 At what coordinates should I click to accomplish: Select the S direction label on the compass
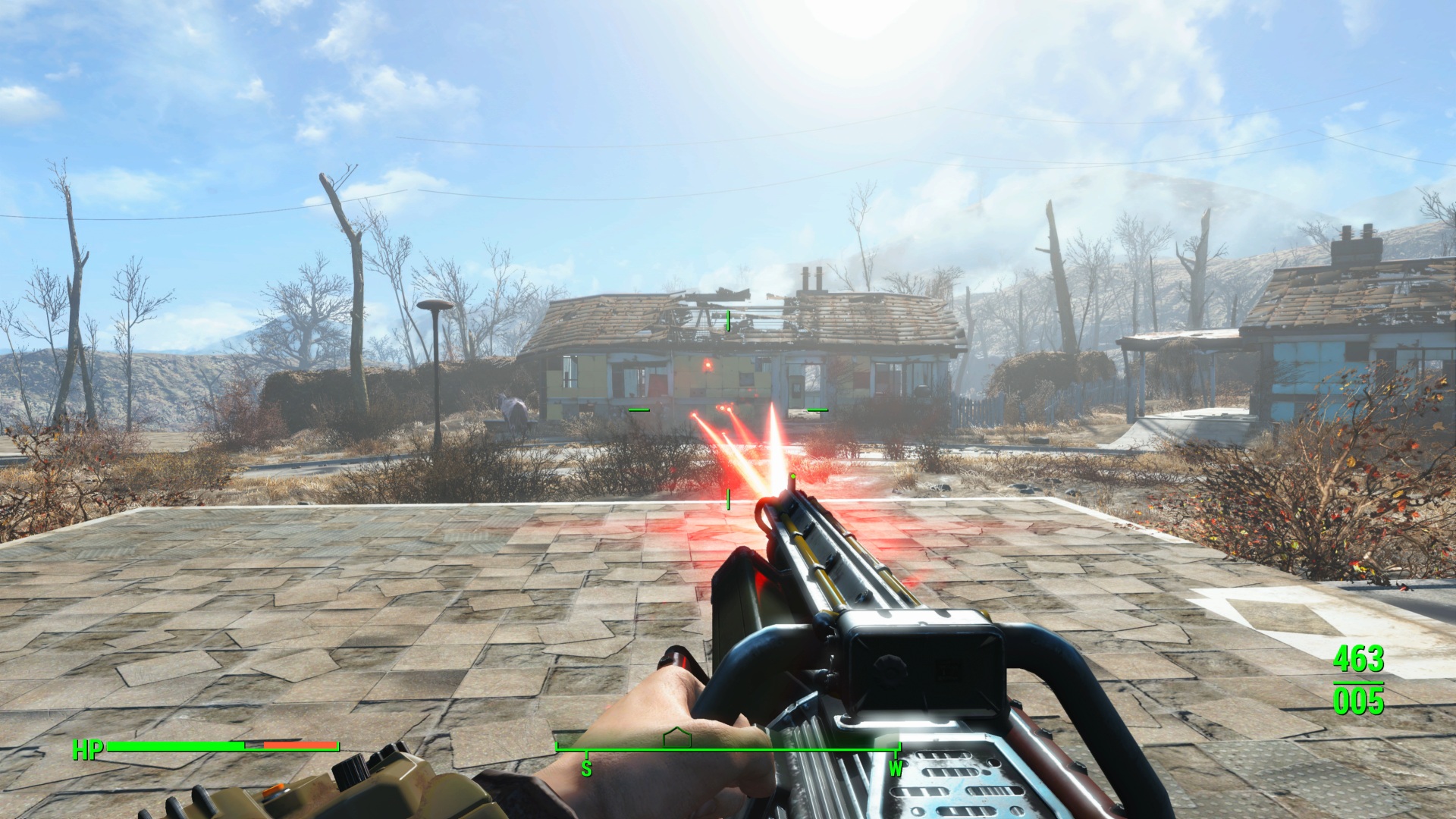pos(585,769)
